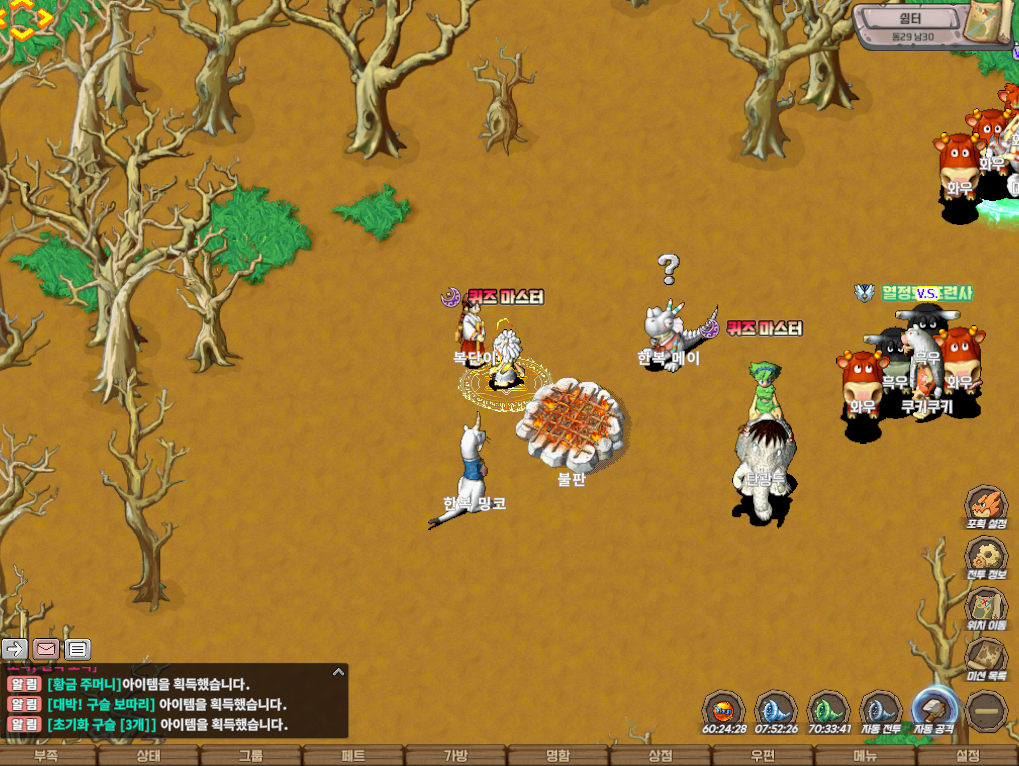
Task: Open the 상태 (status) menu
Action: tap(148, 756)
